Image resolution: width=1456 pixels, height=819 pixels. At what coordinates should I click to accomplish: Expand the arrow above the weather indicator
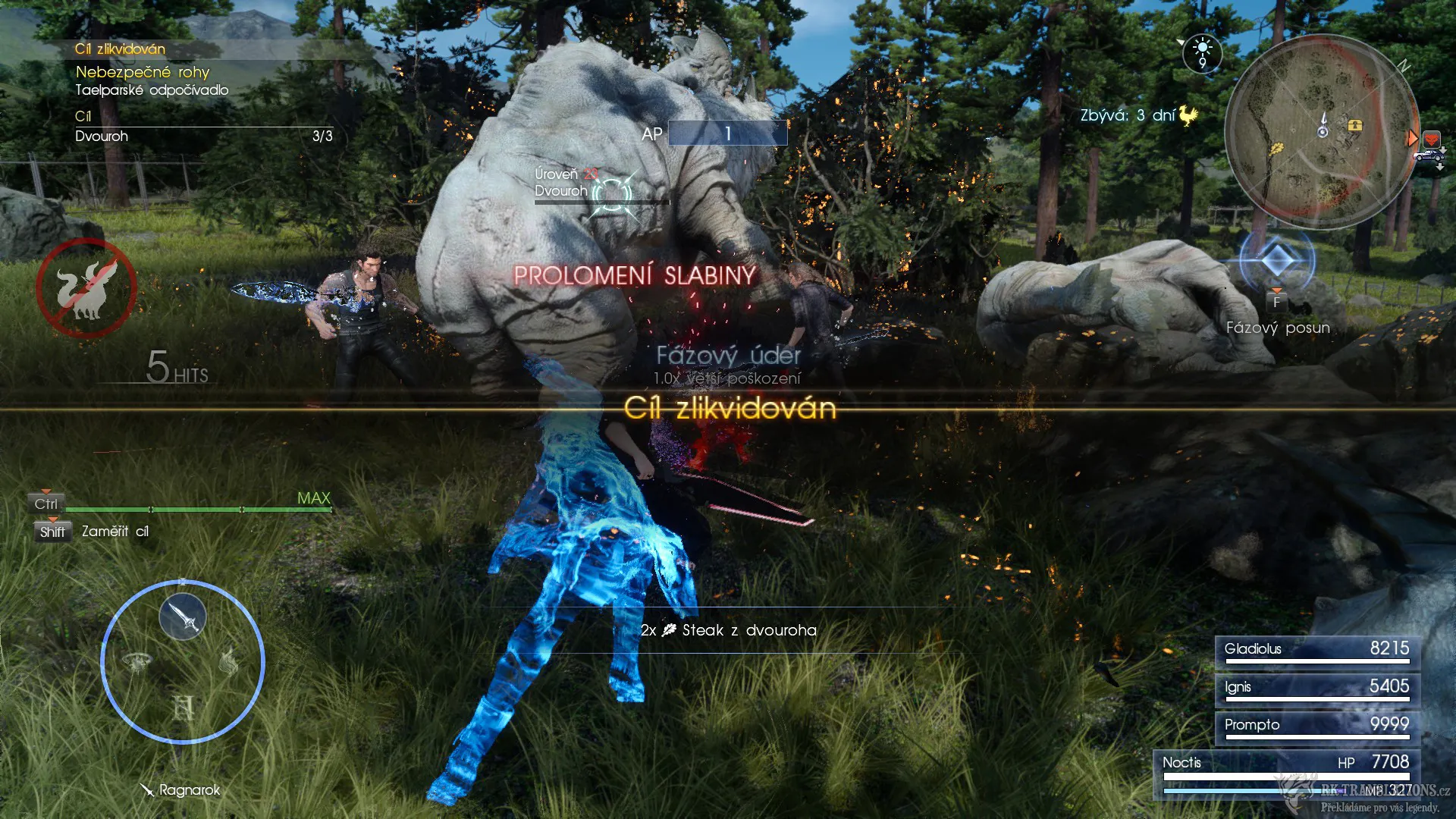(x=1180, y=41)
